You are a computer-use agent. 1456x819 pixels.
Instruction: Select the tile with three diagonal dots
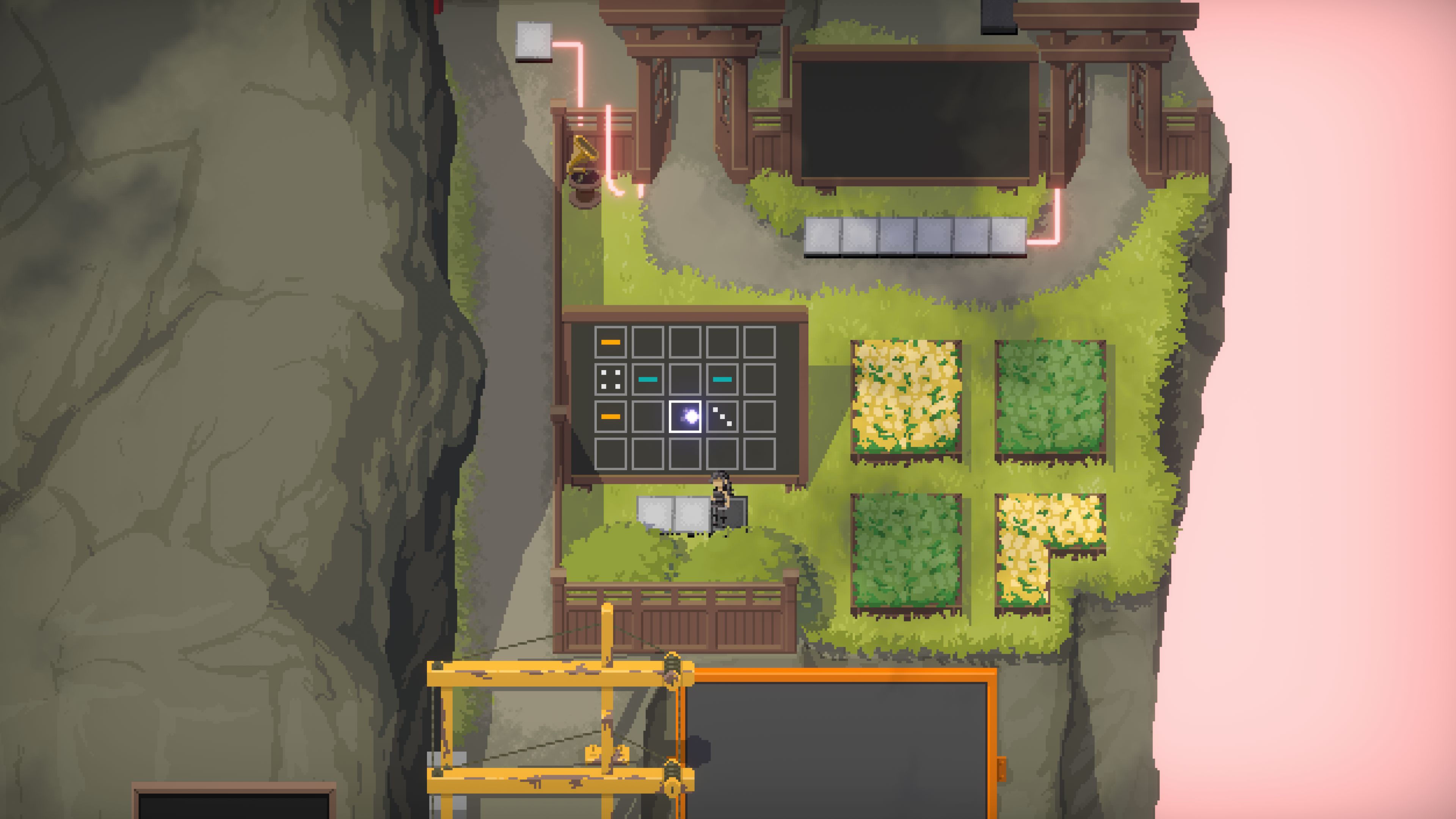(x=722, y=417)
